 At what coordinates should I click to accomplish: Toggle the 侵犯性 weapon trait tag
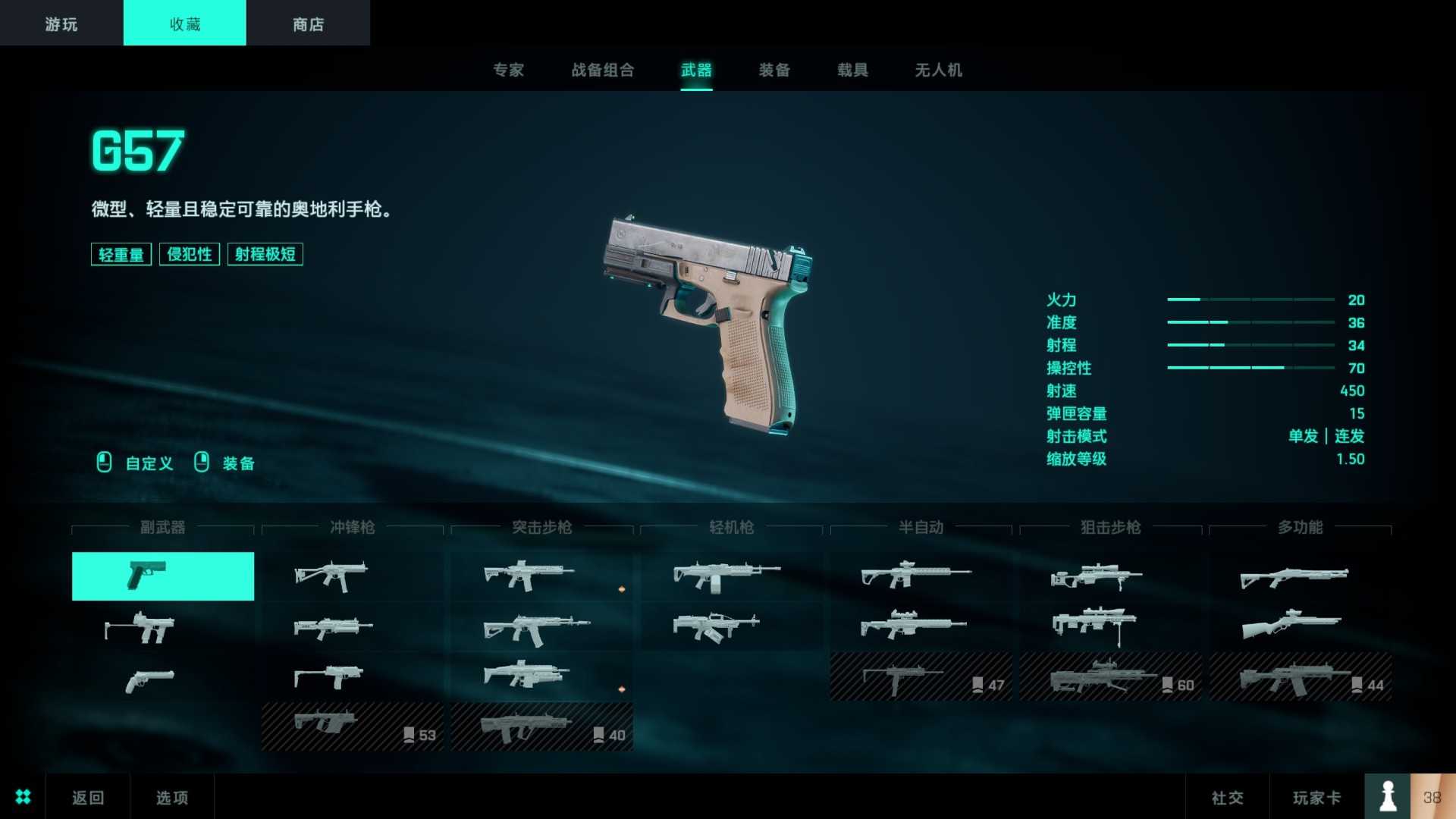pos(189,254)
